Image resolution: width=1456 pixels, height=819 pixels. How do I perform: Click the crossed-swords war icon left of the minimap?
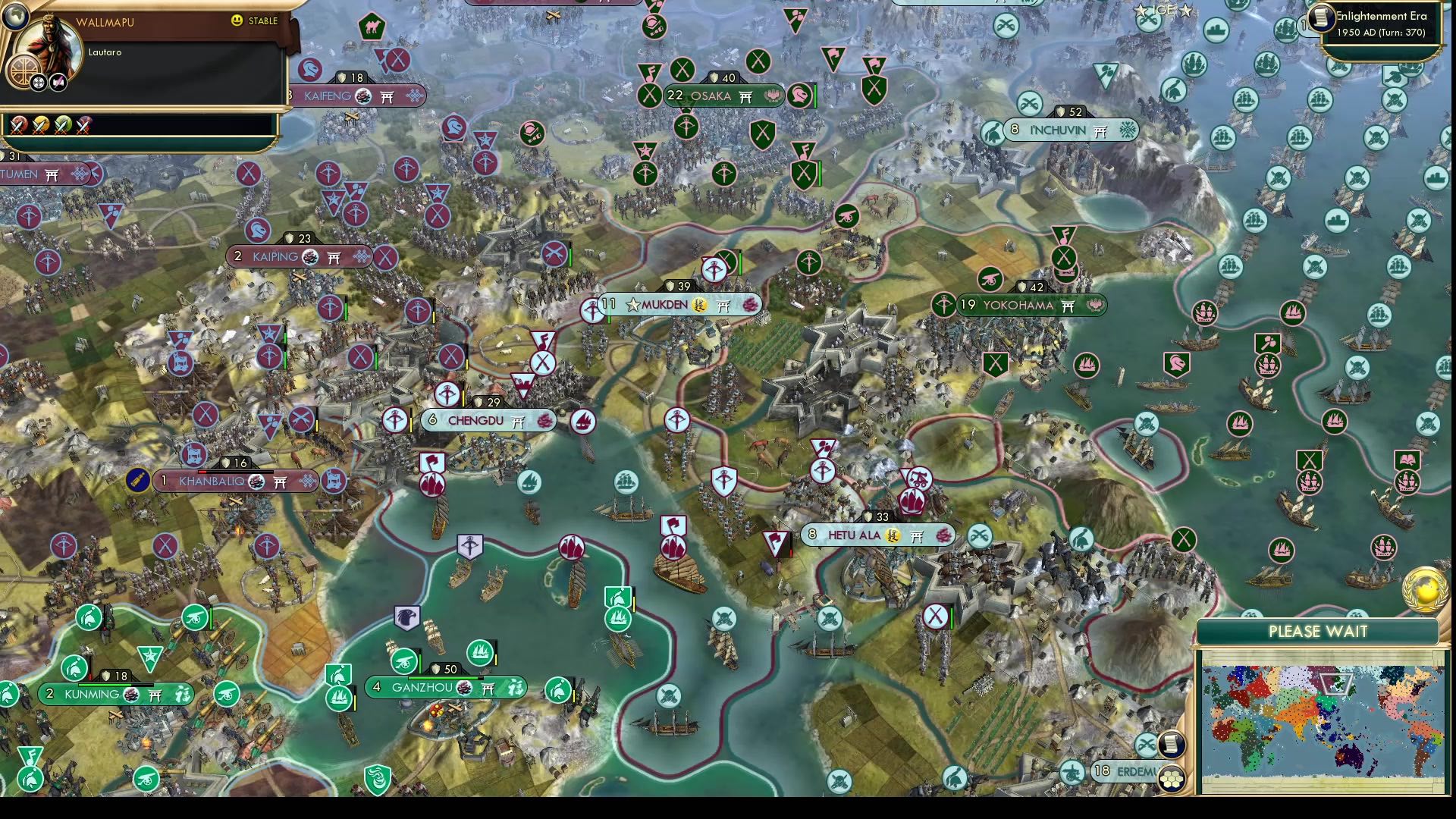coord(1145,744)
